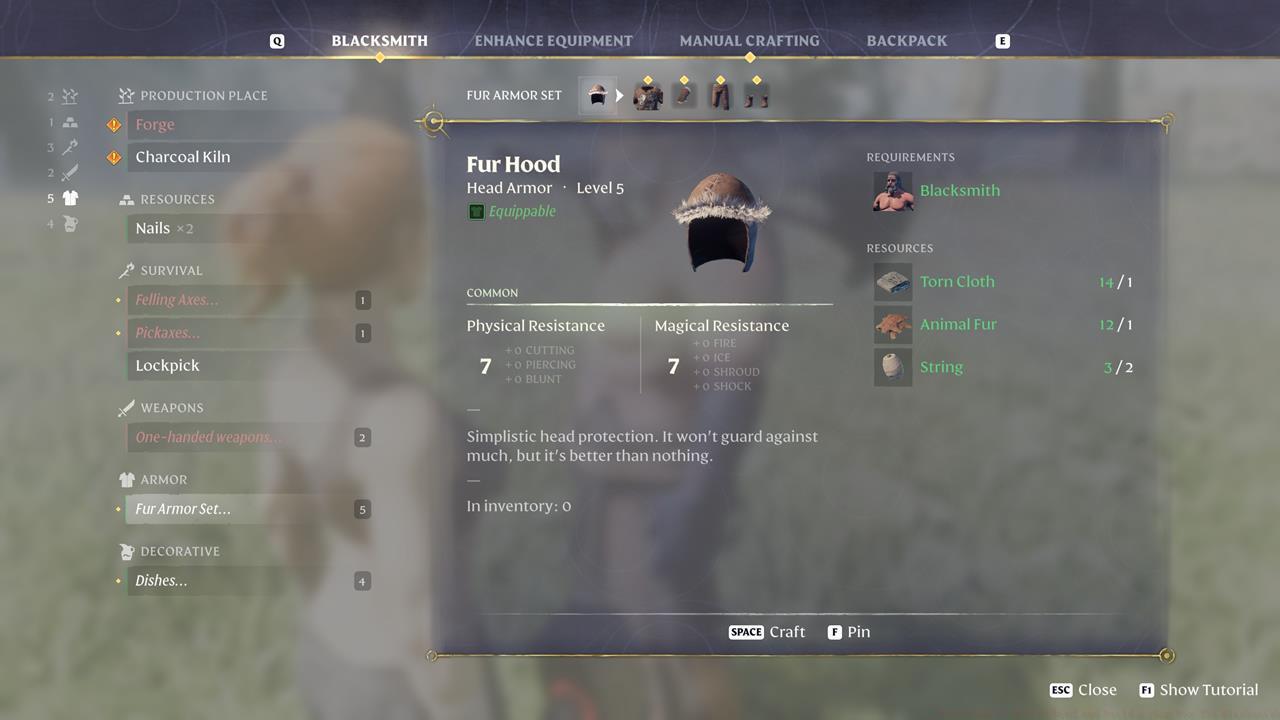Image resolution: width=1280 pixels, height=720 pixels.
Task: Open the Backpack tab
Action: [x=905, y=40]
